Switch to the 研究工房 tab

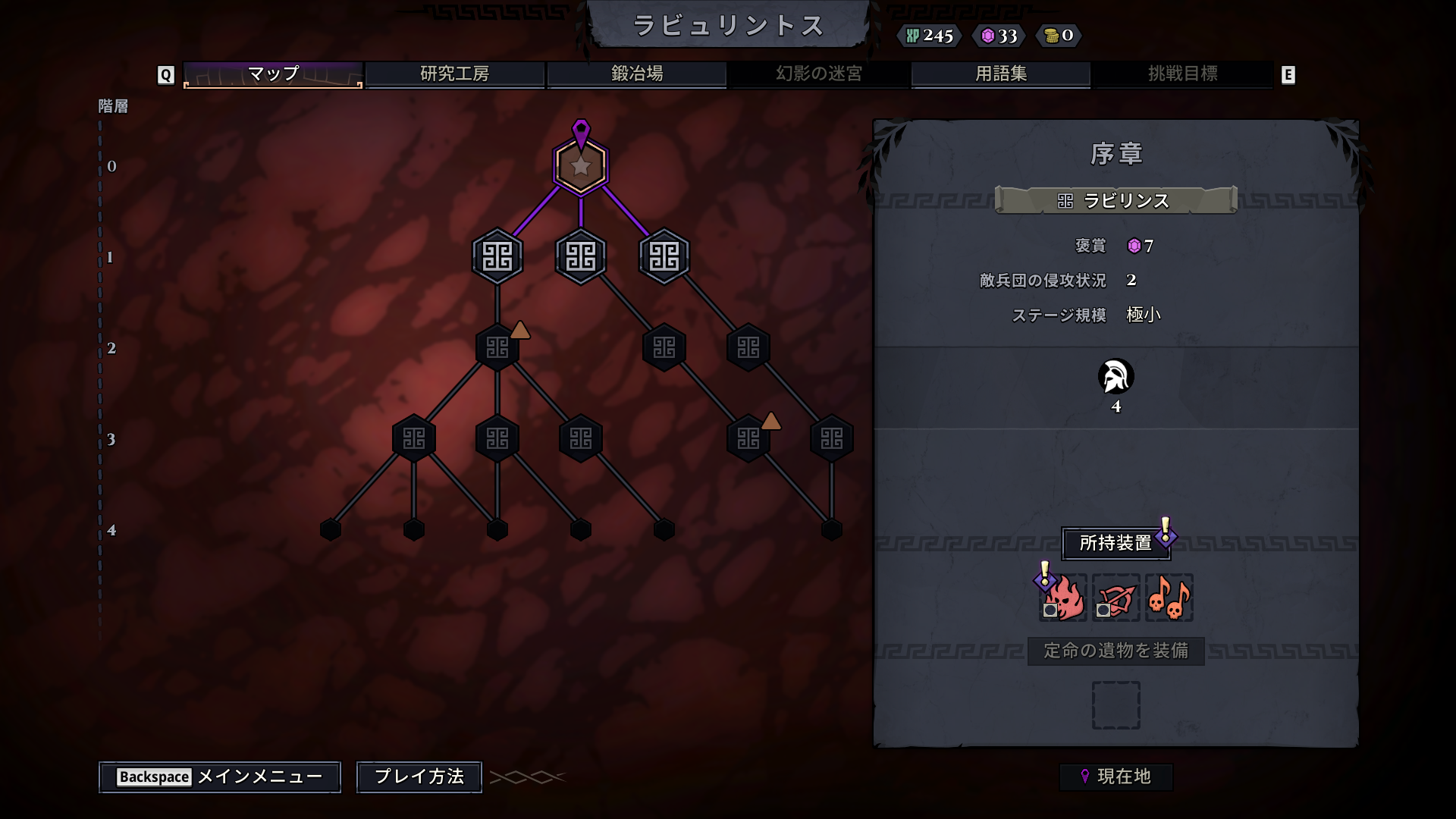click(455, 74)
